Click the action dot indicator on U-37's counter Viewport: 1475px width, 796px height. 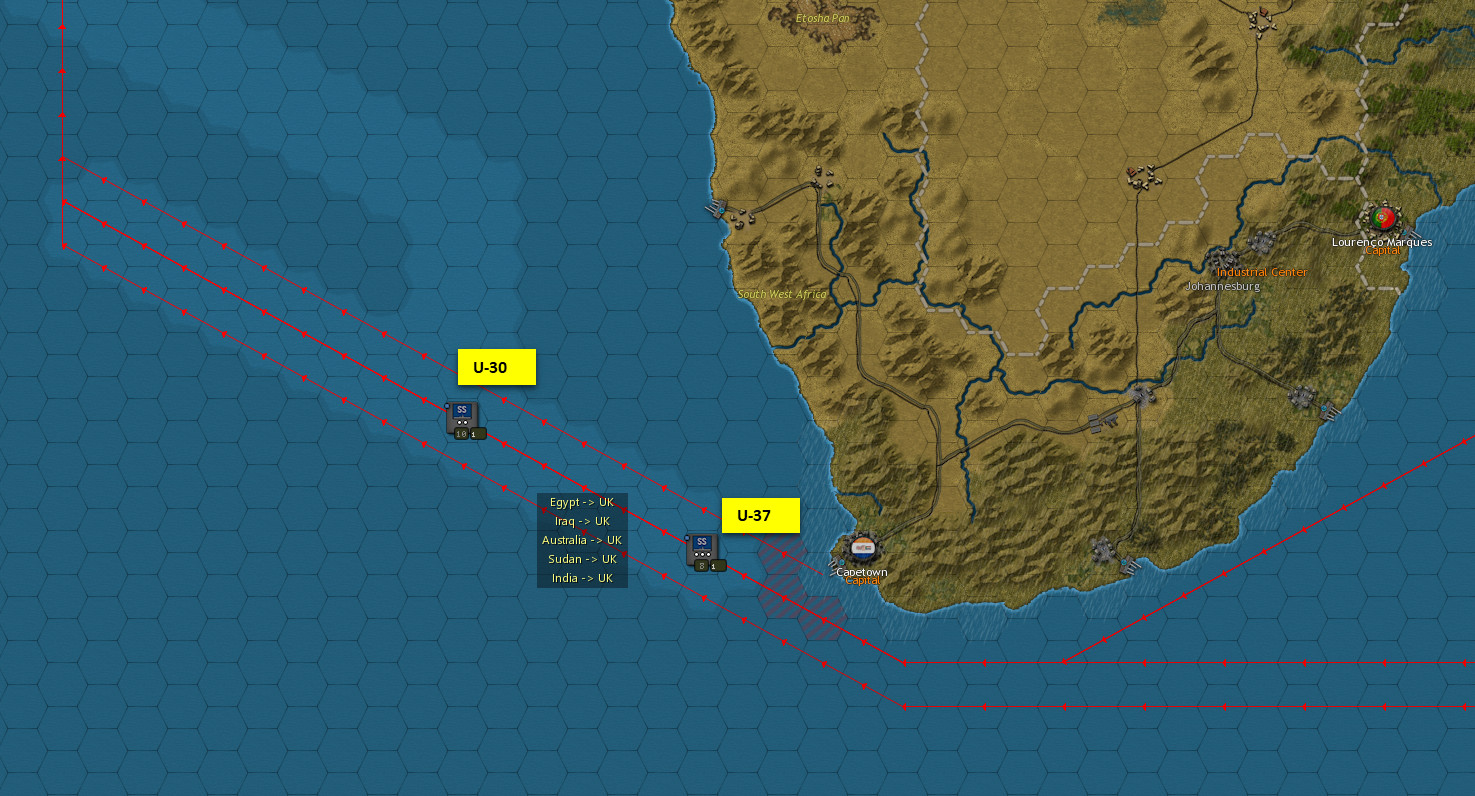[x=702, y=555]
